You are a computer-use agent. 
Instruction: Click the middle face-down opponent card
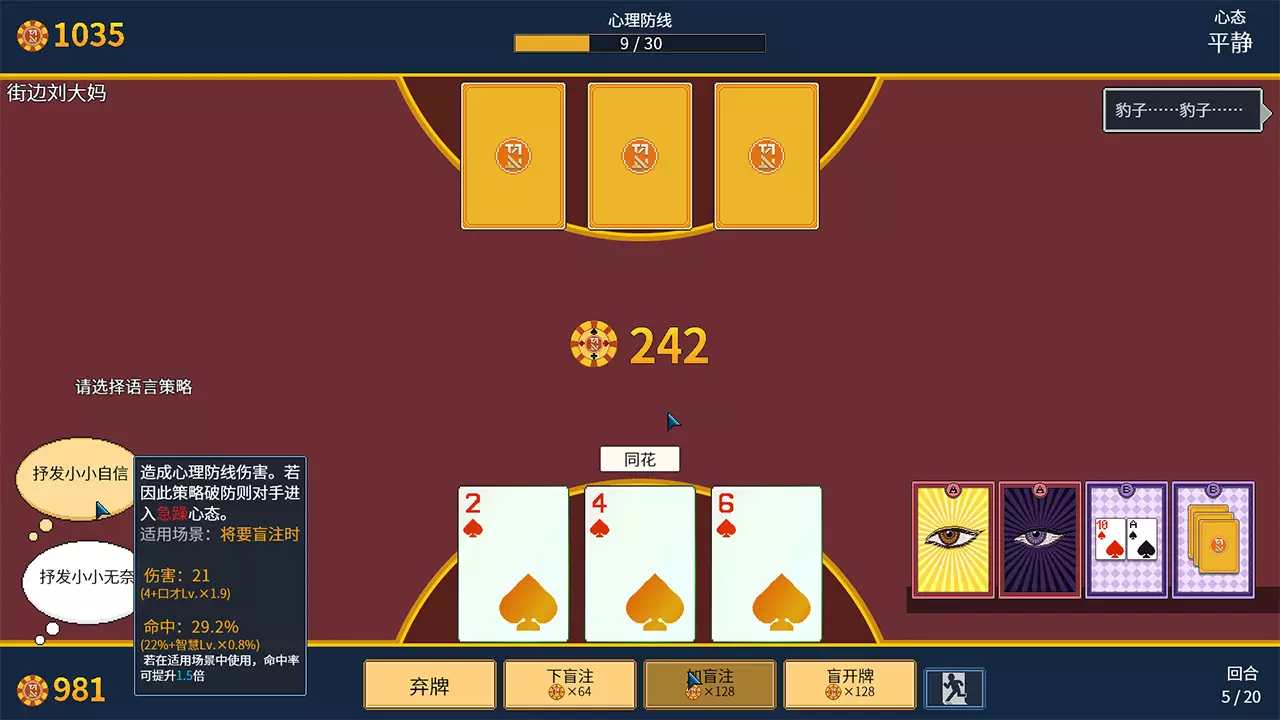tap(639, 157)
